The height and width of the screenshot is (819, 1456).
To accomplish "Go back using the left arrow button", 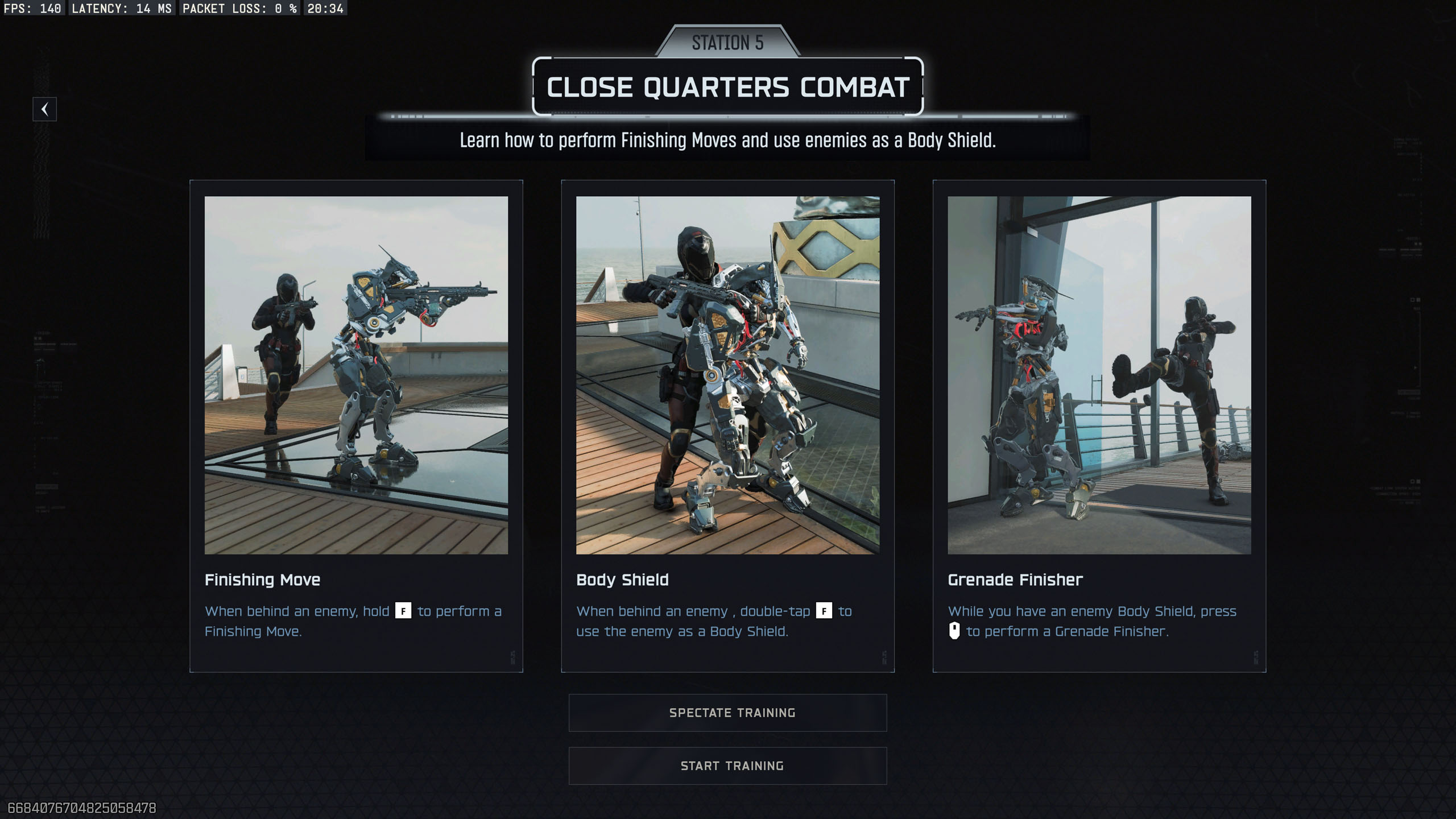I will pos(44,109).
